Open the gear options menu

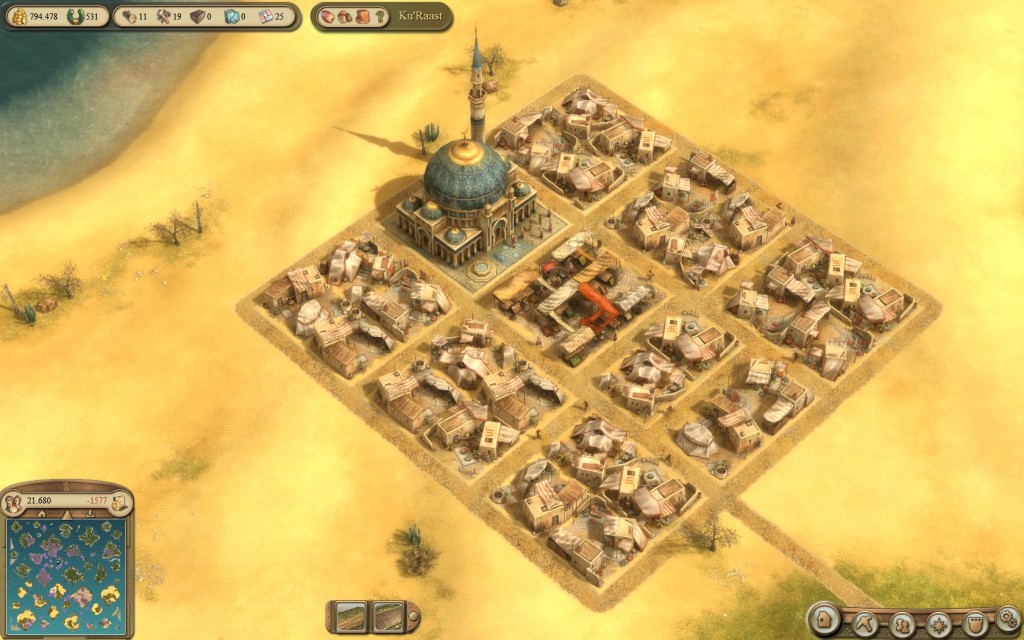click(x=1007, y=619)
